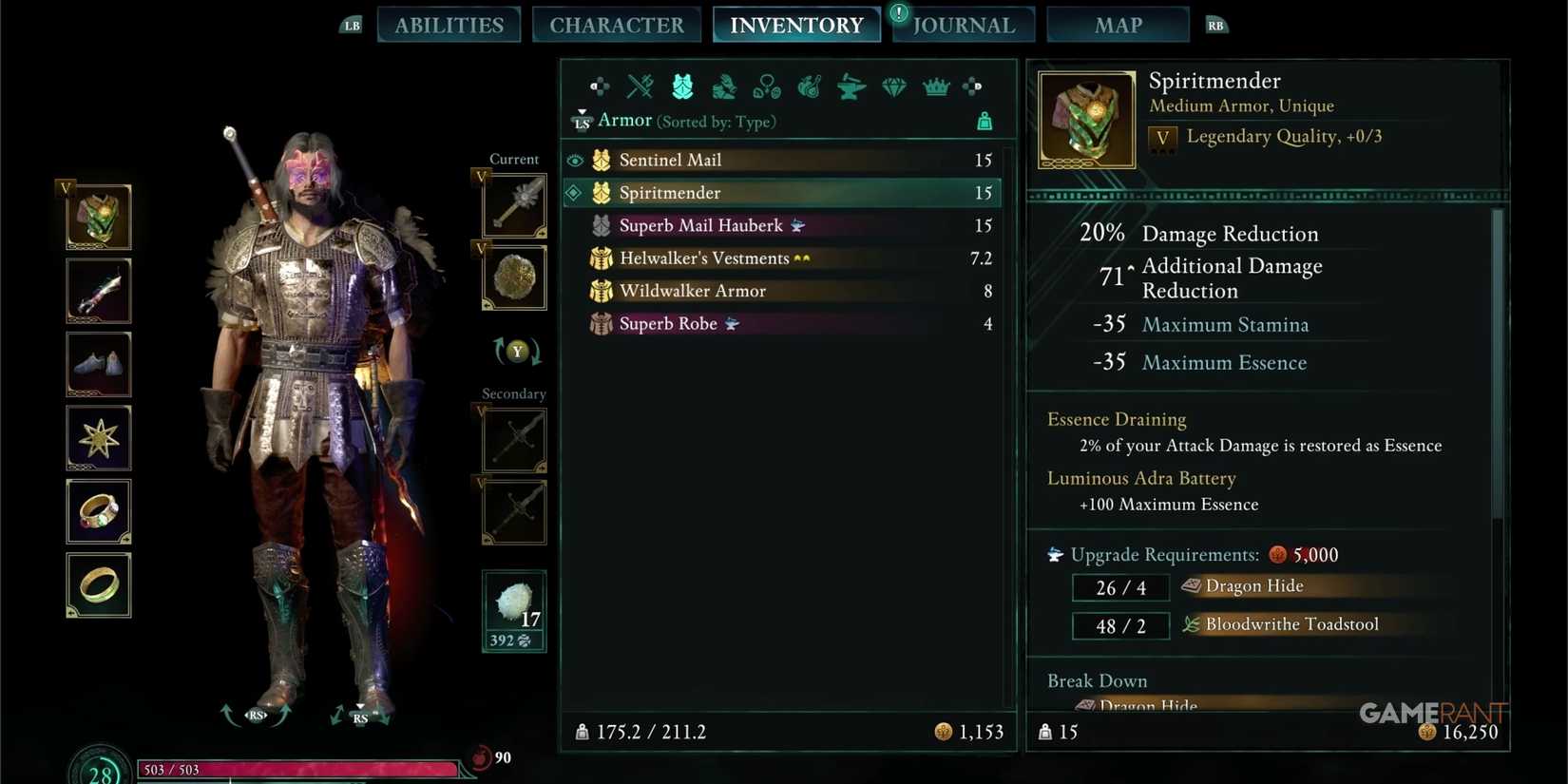Open the crossed swords weapons category

pos(639,86)
